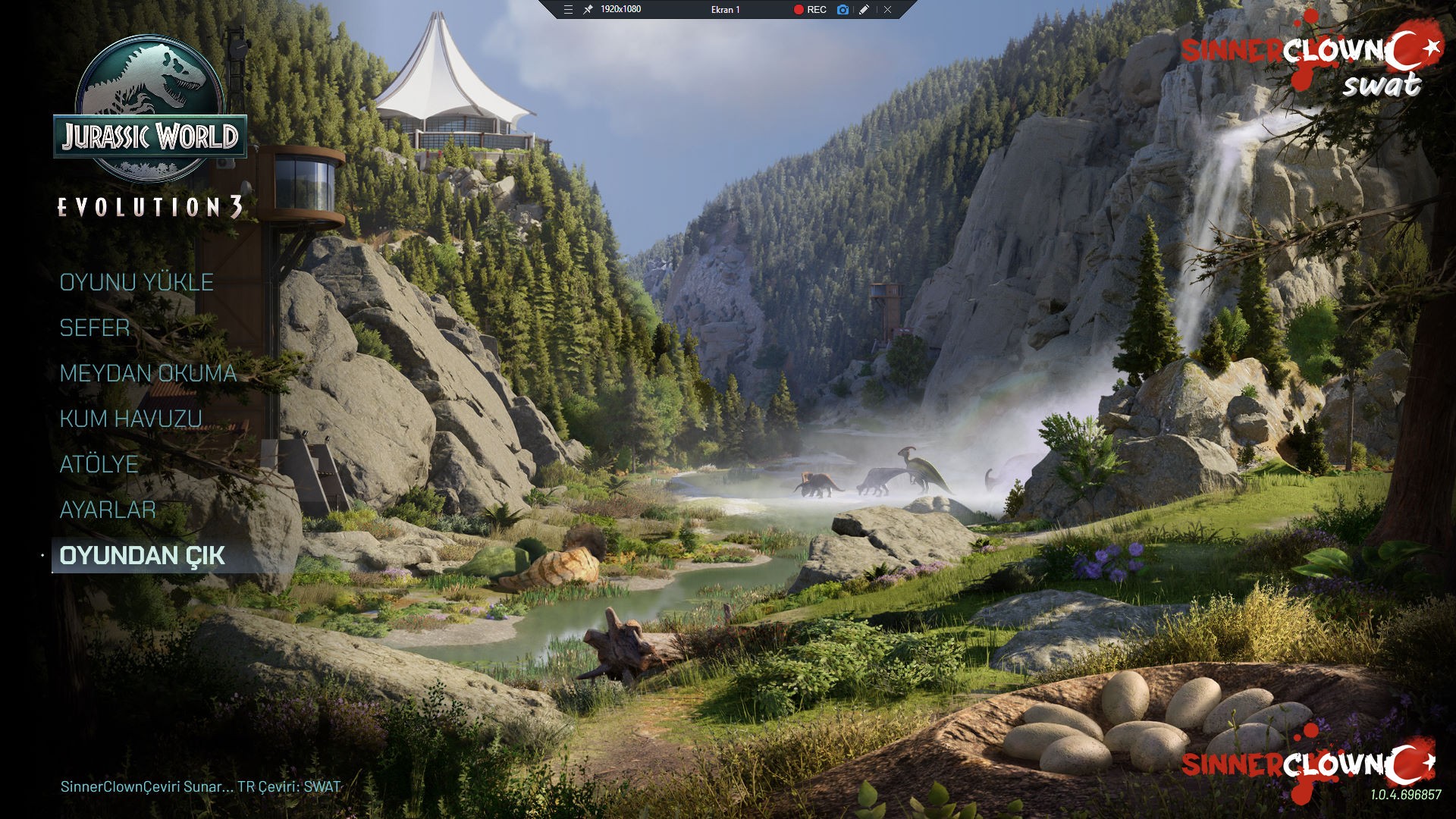The height and width of the screenshot is (819, 1456).
Task: Take a screenshot with the camera icon
Action: point(843,10)
